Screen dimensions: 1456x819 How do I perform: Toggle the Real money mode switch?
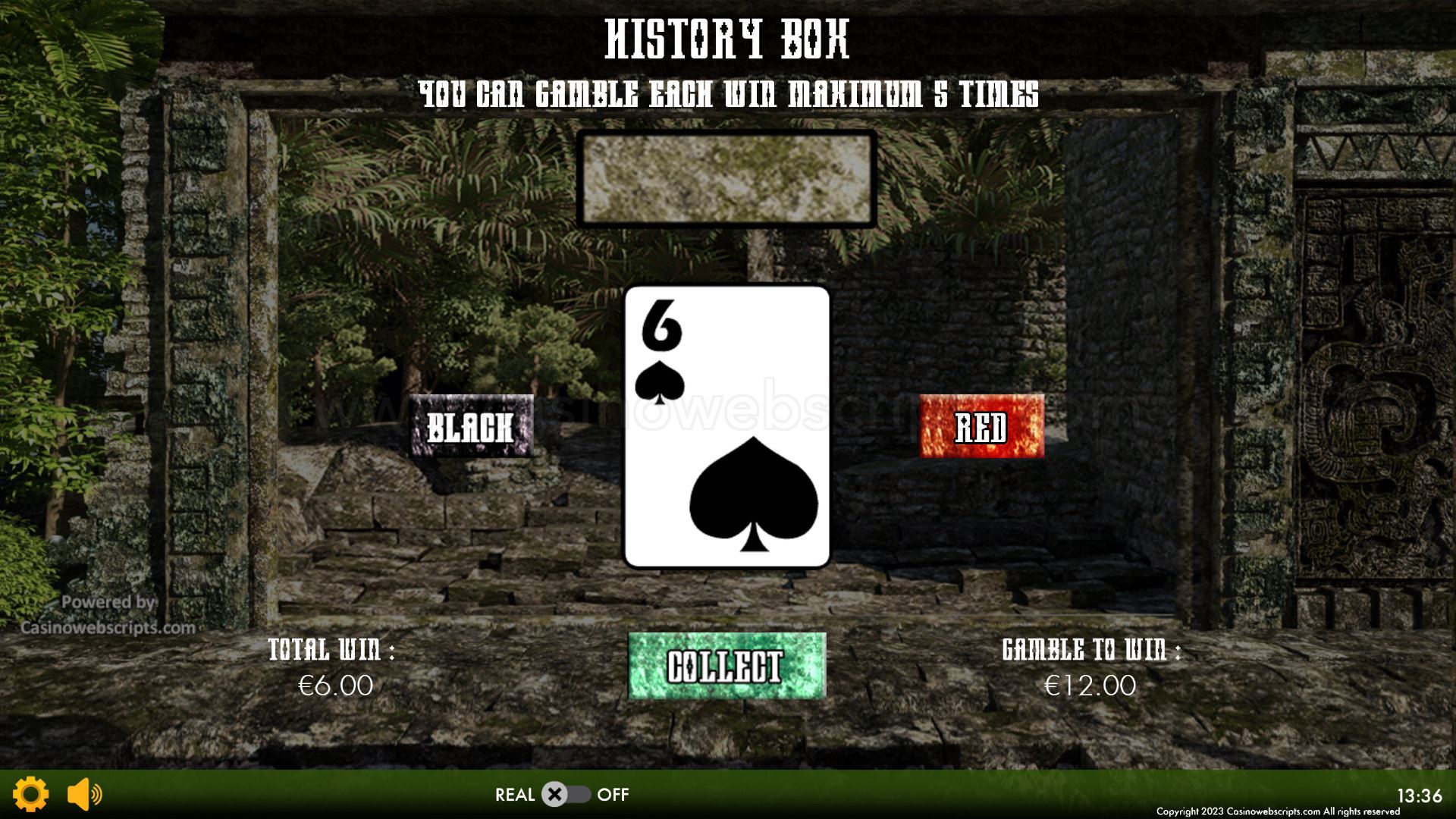pyautogui.click(x=565, y=795)
